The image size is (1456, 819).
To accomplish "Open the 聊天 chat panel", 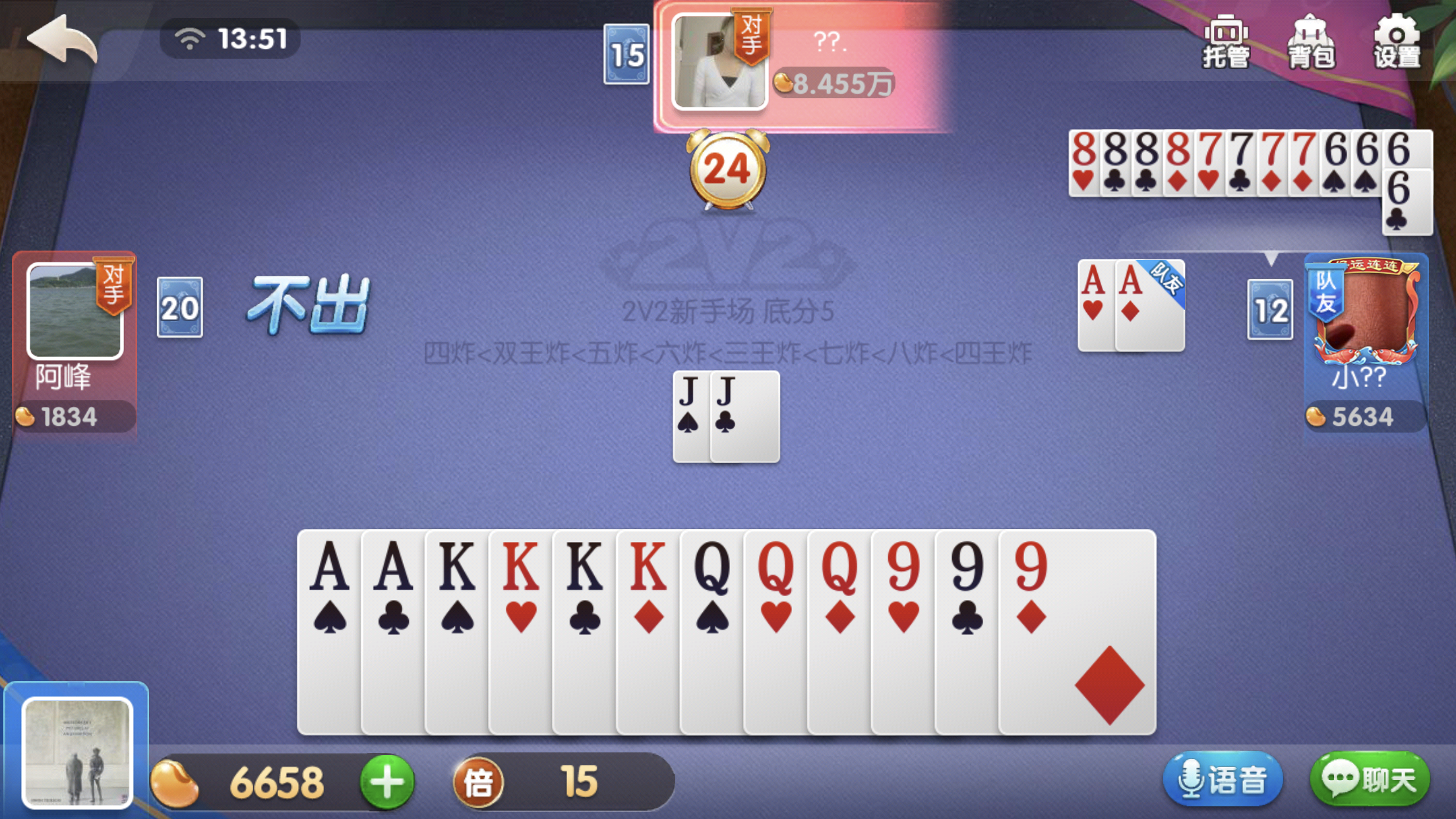I will 1370,780.
